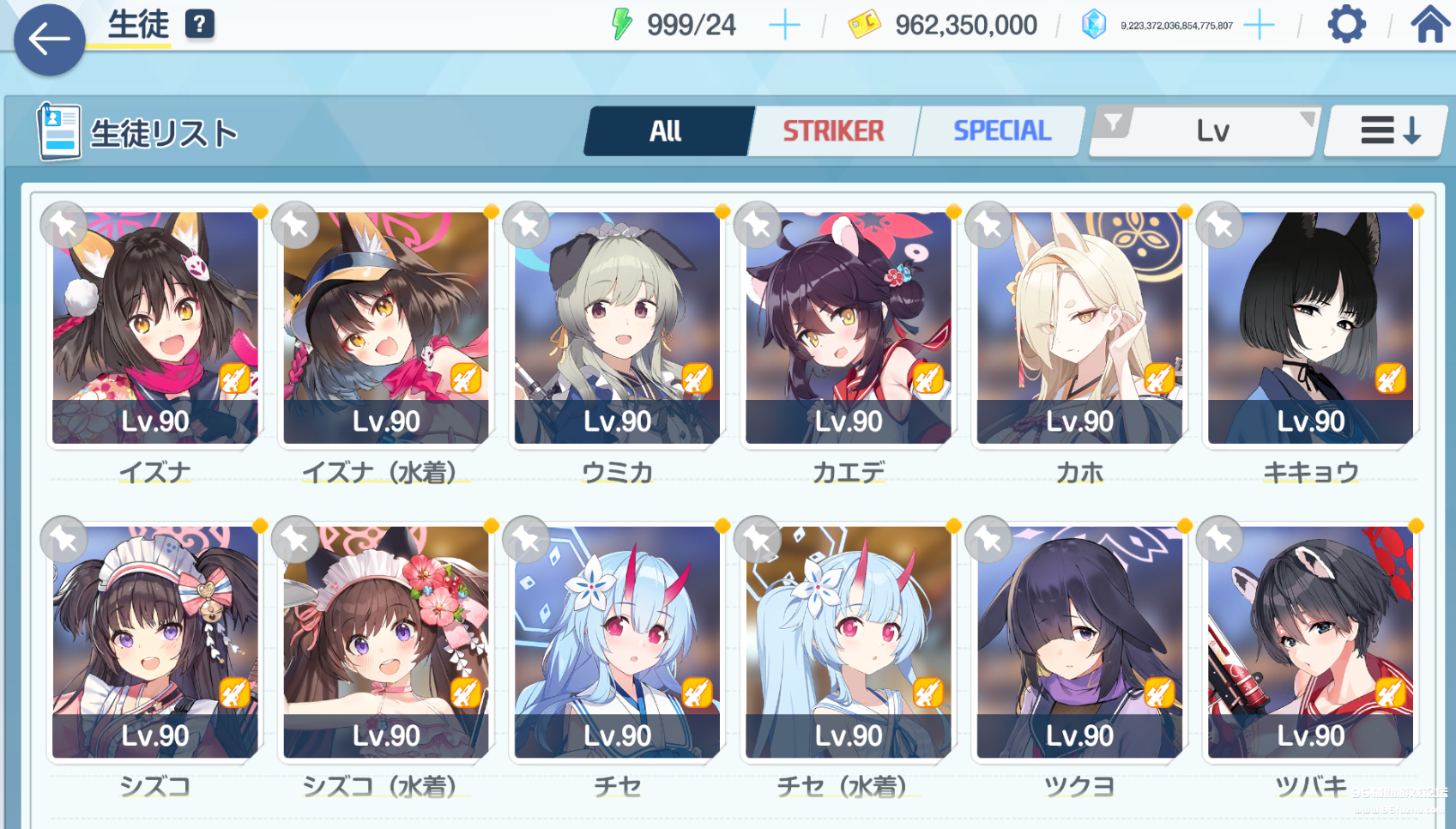Viewport: 1456px width, 829px height.
Task: Open the gear settings menu
Action: coord(1346,24)
